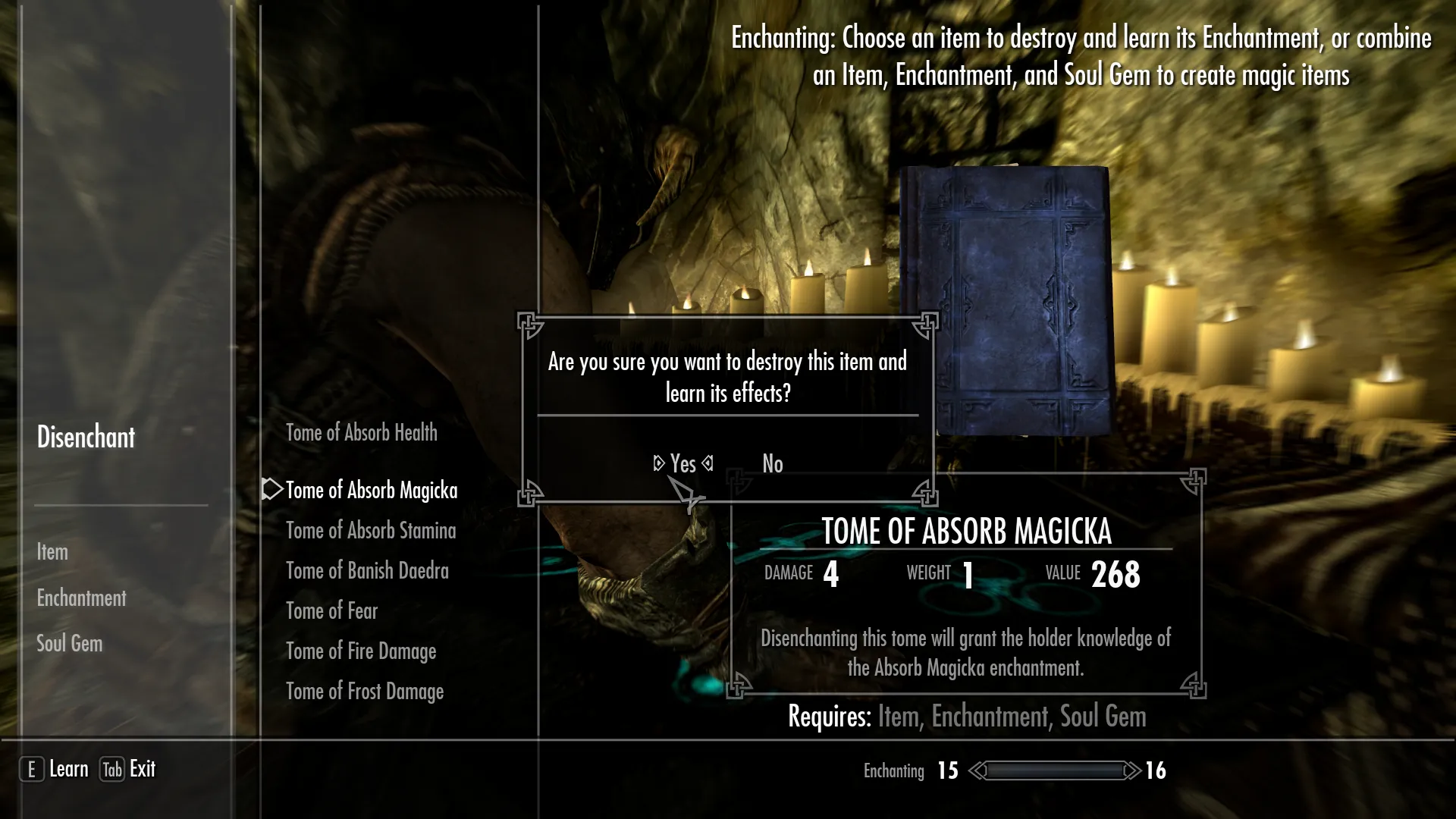Open the Enchantment category
The width and height of the screenshot is (1456, 819).
pyautogui.click(x=81, y=598)
